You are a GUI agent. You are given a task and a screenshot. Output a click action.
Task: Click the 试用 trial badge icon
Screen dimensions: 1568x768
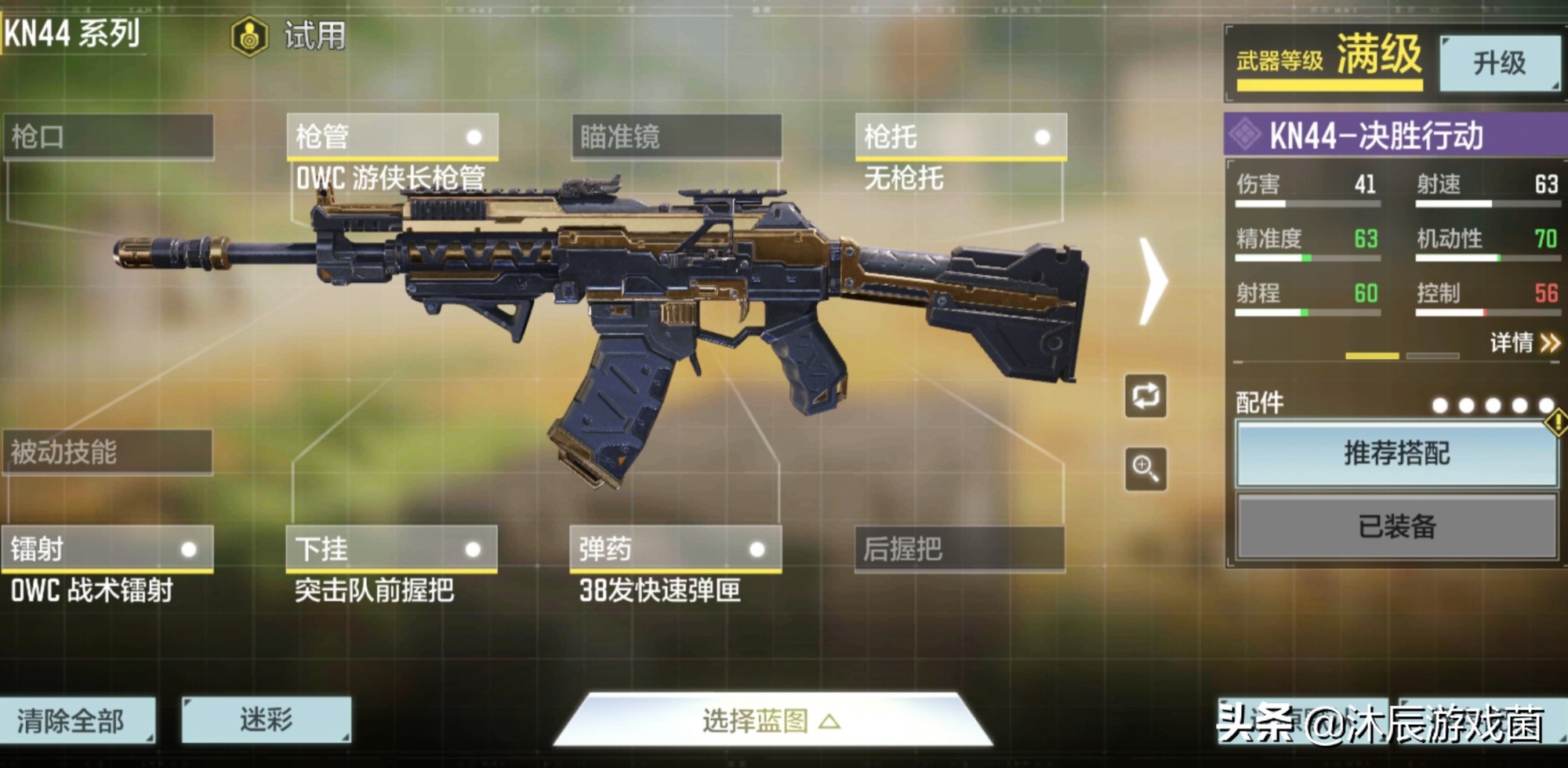[250, 33]
